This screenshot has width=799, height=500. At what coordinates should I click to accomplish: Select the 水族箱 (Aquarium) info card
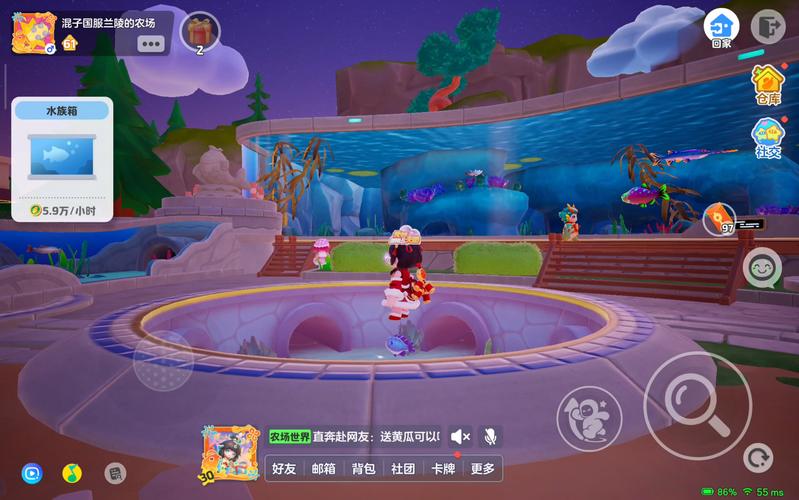coord(62,158)
